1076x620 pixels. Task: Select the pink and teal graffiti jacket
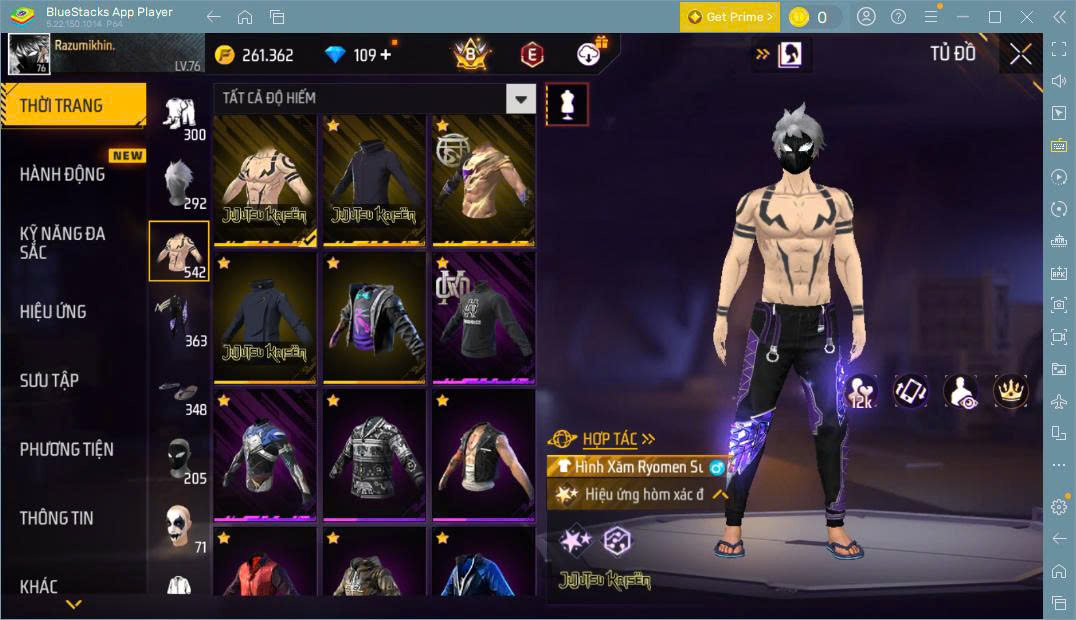[374, 318]
